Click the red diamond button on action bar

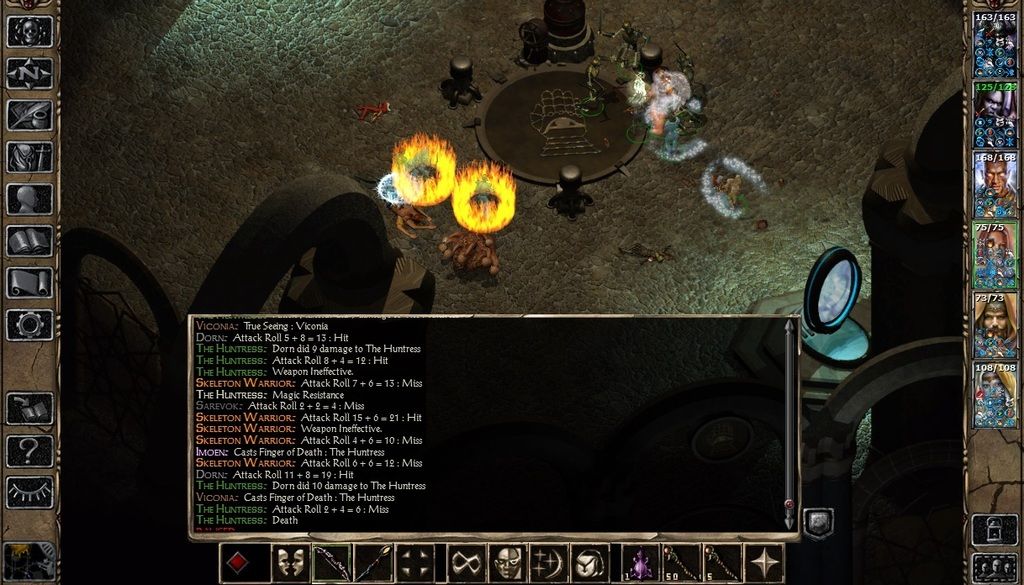[x=237, y=563]
